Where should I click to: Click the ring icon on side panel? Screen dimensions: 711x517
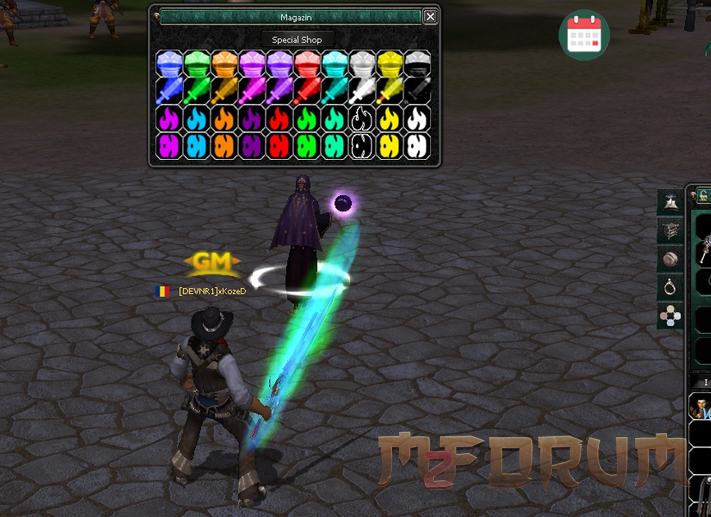click(670, 288)
